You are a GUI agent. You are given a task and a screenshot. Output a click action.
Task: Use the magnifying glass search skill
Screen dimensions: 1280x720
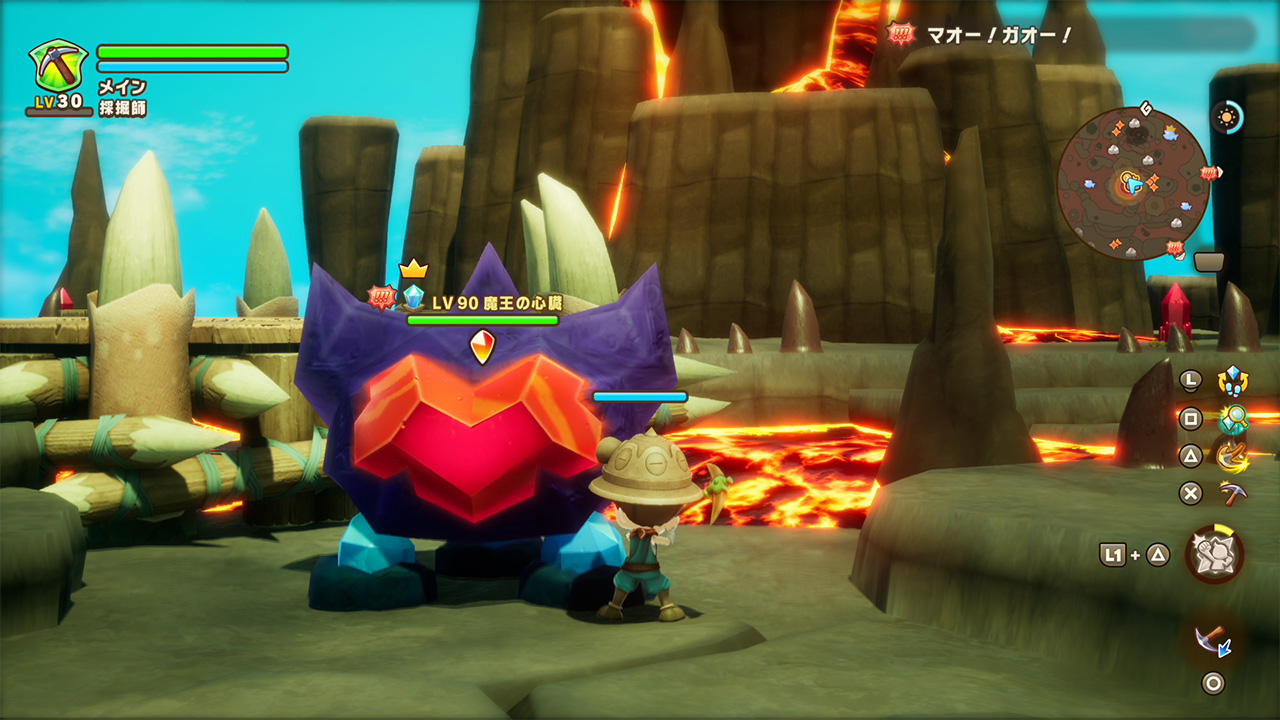[1232, 418]
